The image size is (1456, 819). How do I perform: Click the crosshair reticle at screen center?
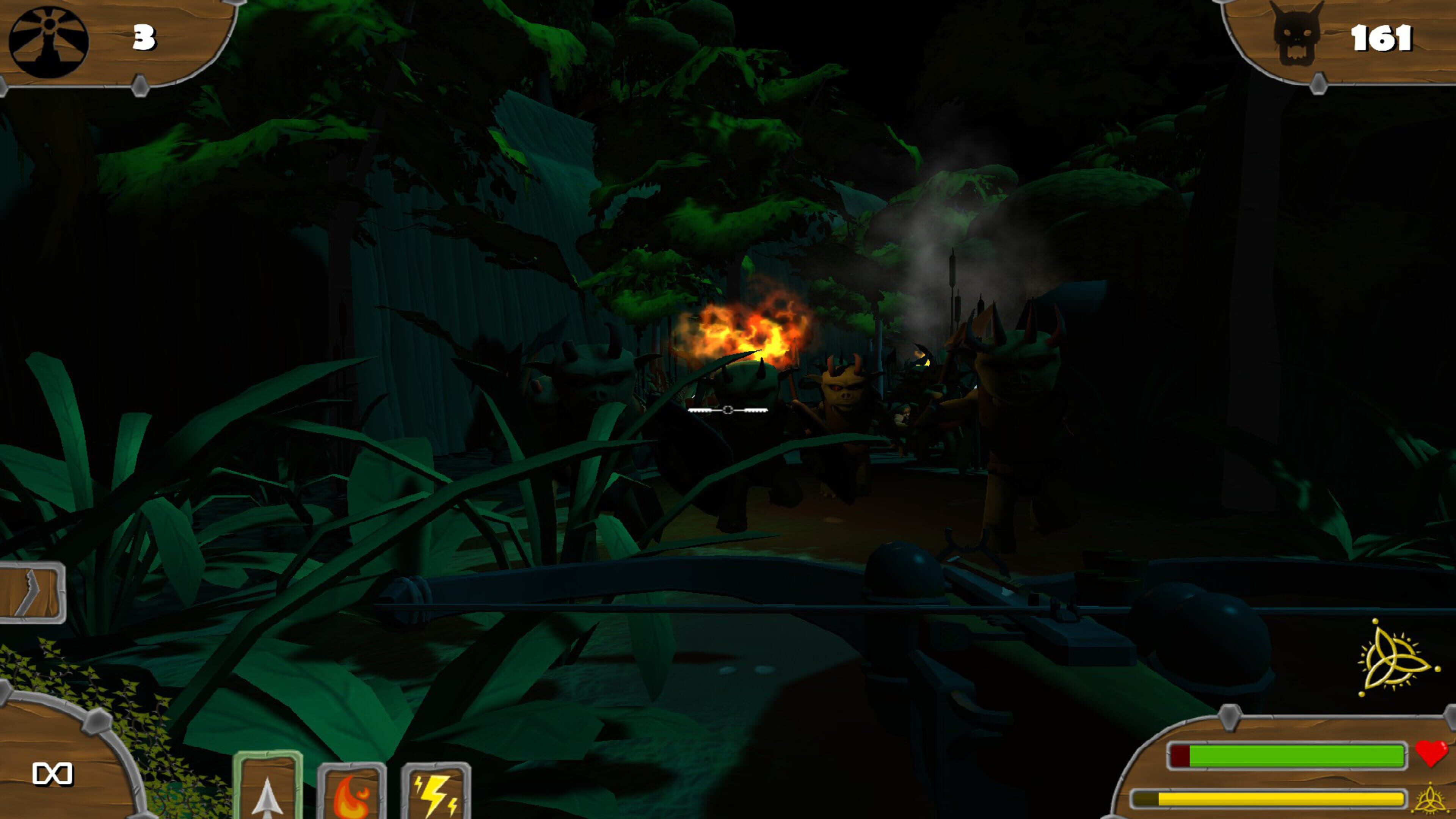729,409
